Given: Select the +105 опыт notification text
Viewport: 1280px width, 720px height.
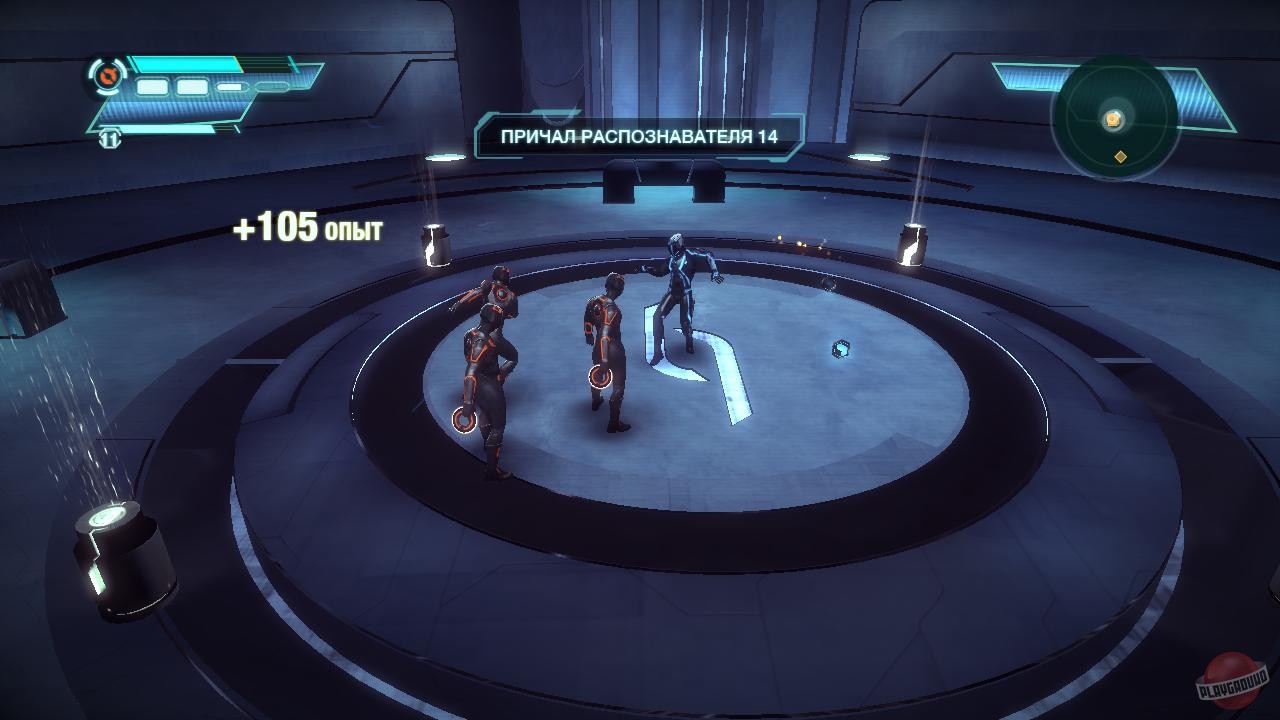Looking at the screenshot, I should (312, 225).
